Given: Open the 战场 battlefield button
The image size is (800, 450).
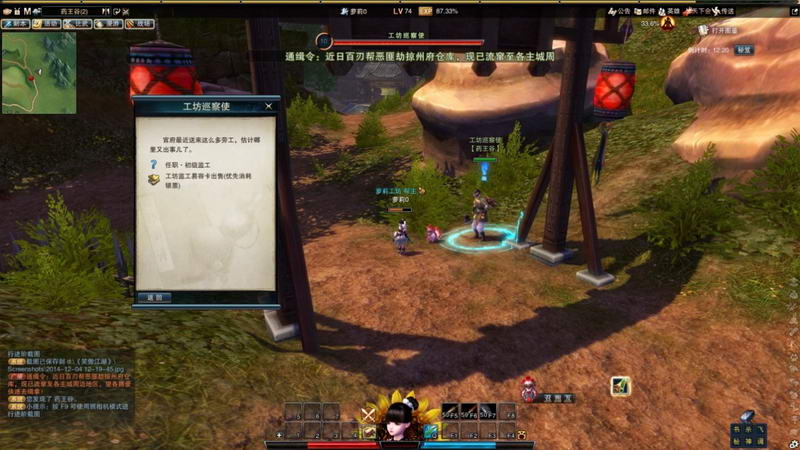Looking at the screenshot, I should pyautogui.click(x=142, y=22).
